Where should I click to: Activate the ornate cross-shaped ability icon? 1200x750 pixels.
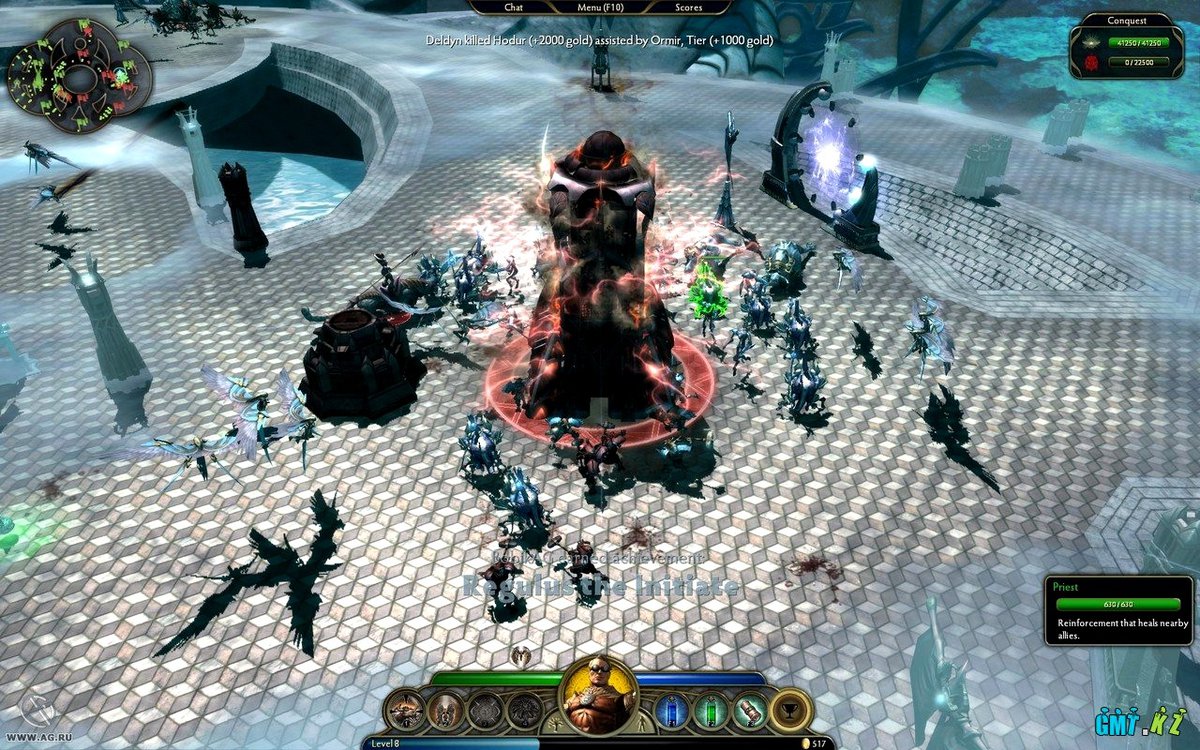tap(486, 710)
